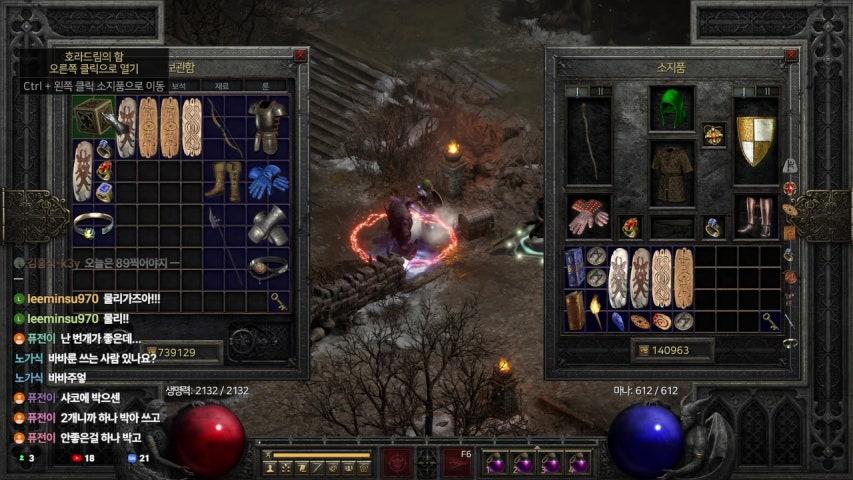The height and width of the screenshot is (480, 853).
Task: Select the equipped gold and white shield
Action: [755, 140]
